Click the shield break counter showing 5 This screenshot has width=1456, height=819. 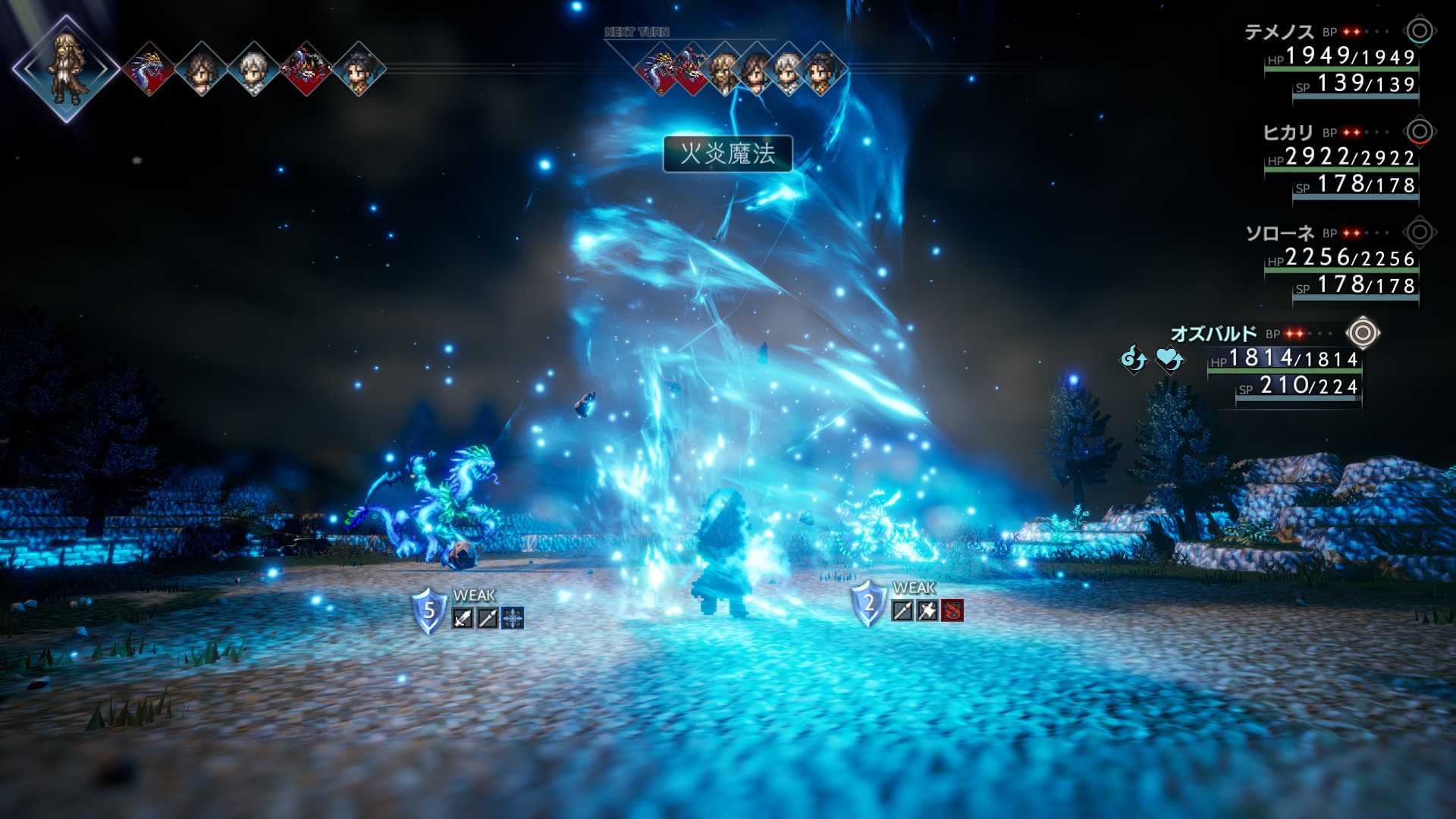(x=428, y=611)
